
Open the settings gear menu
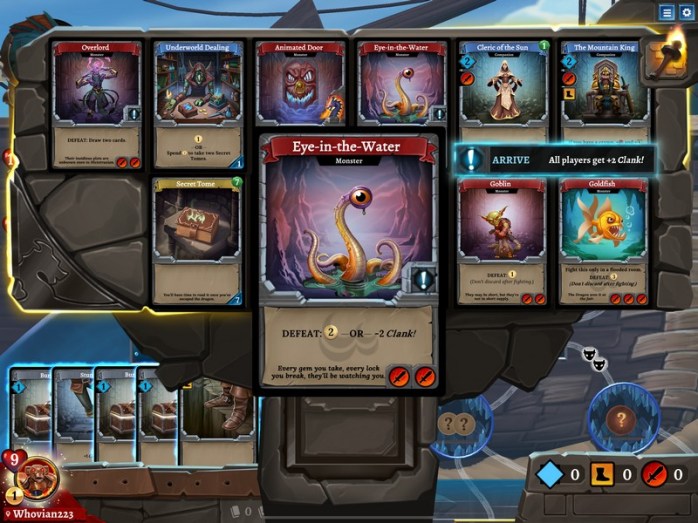tap(686, 12)
